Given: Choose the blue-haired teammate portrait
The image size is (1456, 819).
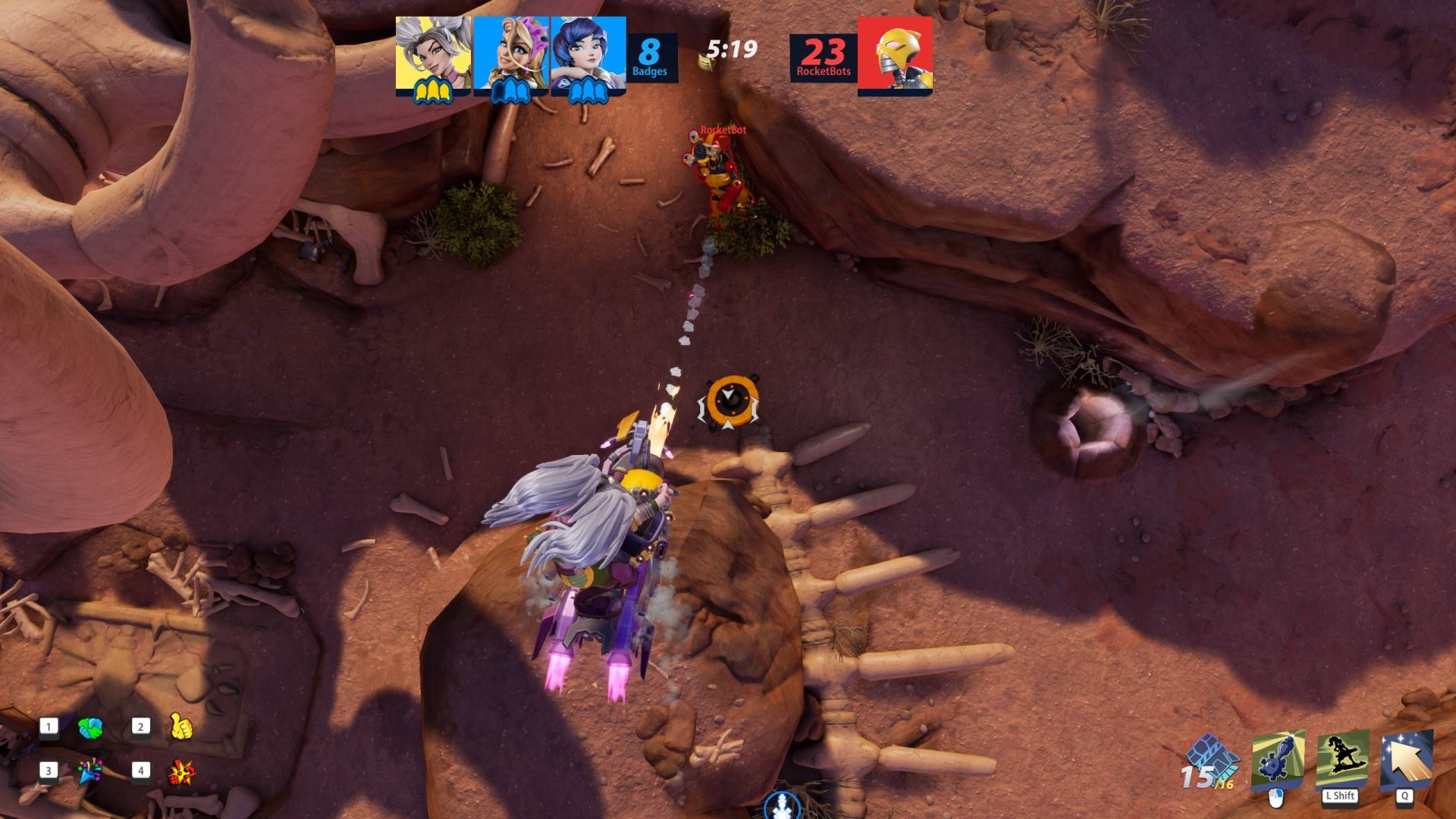Looking at the screenshot, I should click(x=588, y=53).
